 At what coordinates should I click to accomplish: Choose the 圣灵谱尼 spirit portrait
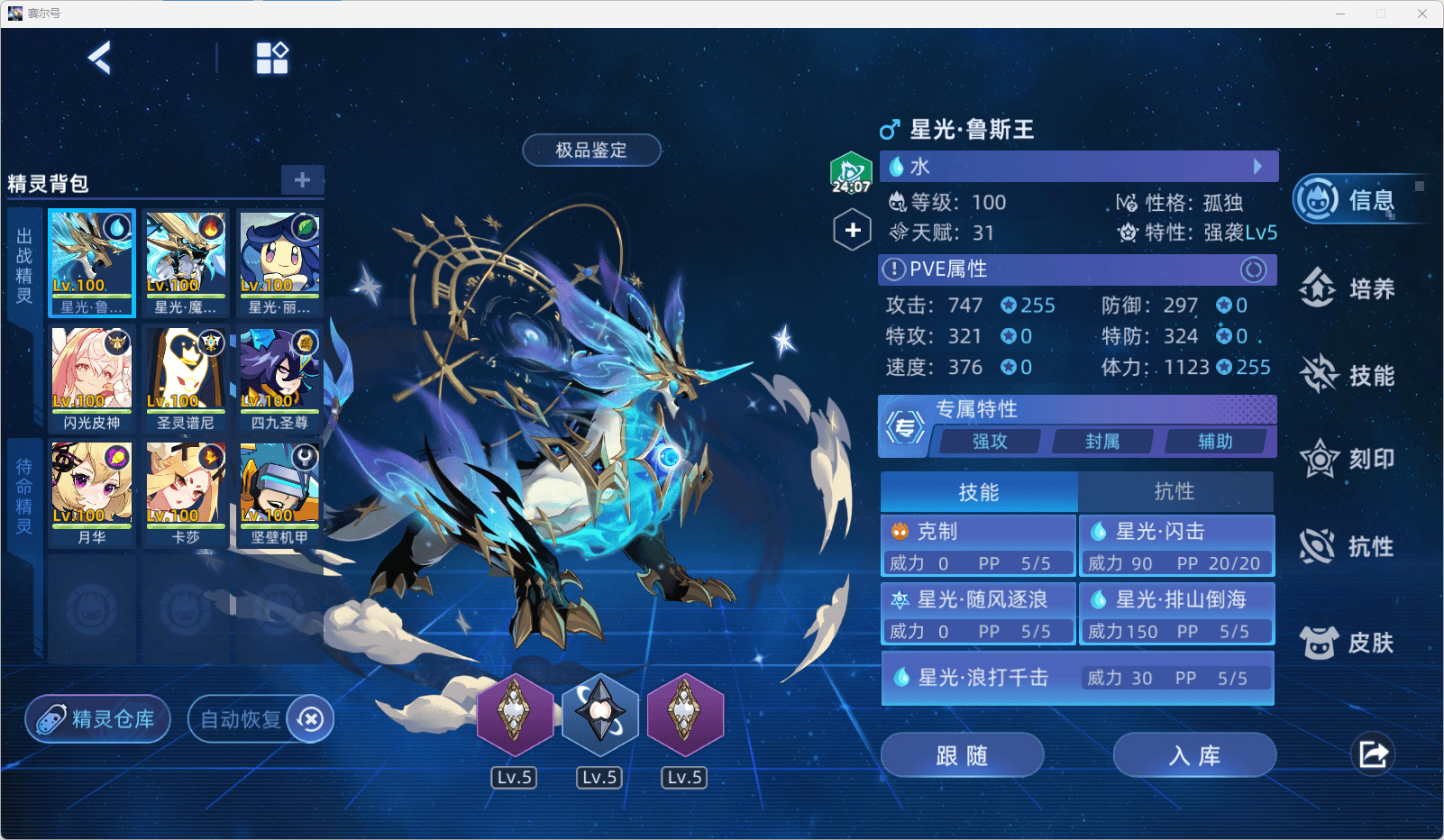point(186,379)
